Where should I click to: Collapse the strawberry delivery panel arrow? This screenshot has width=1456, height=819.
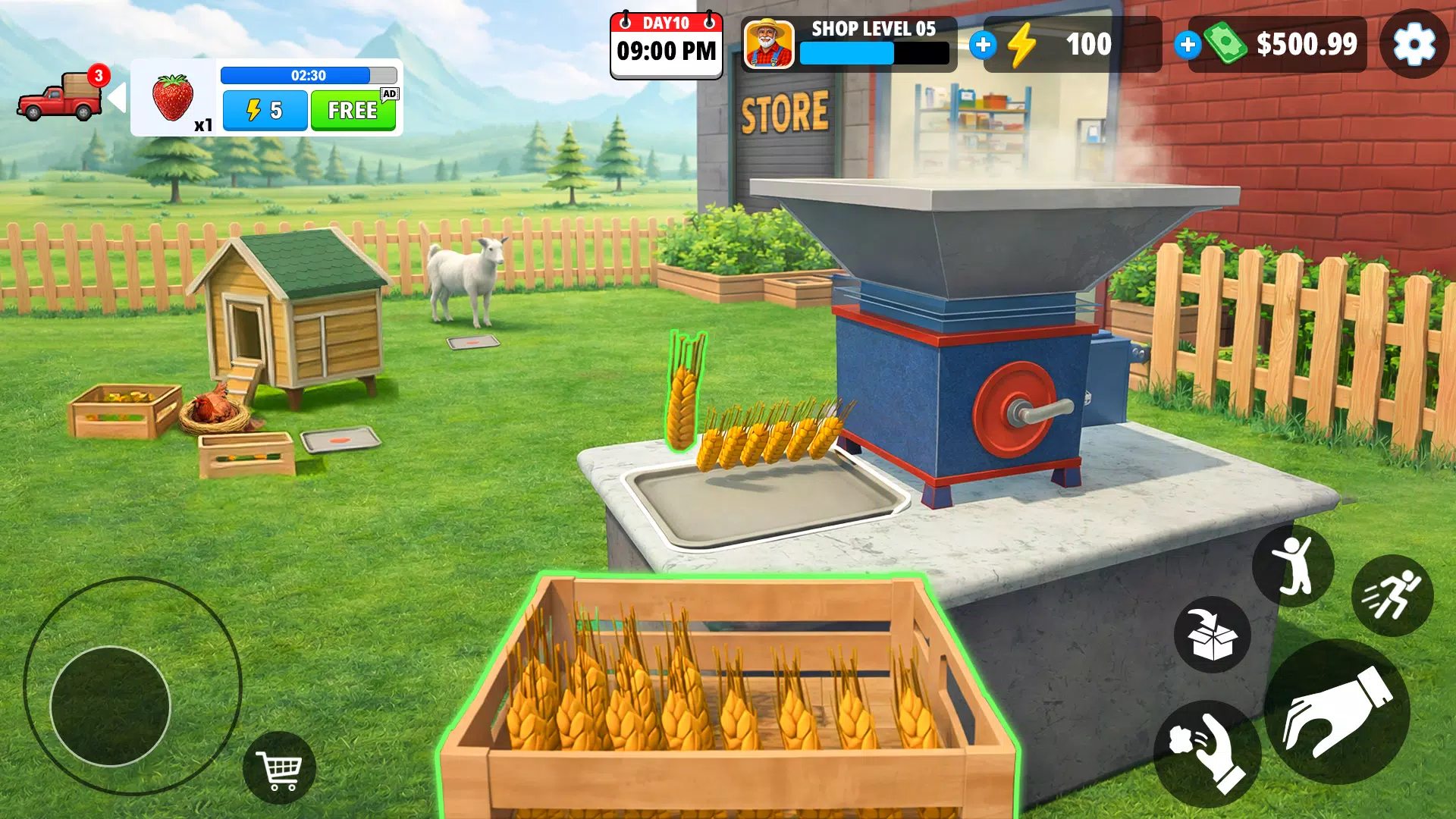point(117,96)
